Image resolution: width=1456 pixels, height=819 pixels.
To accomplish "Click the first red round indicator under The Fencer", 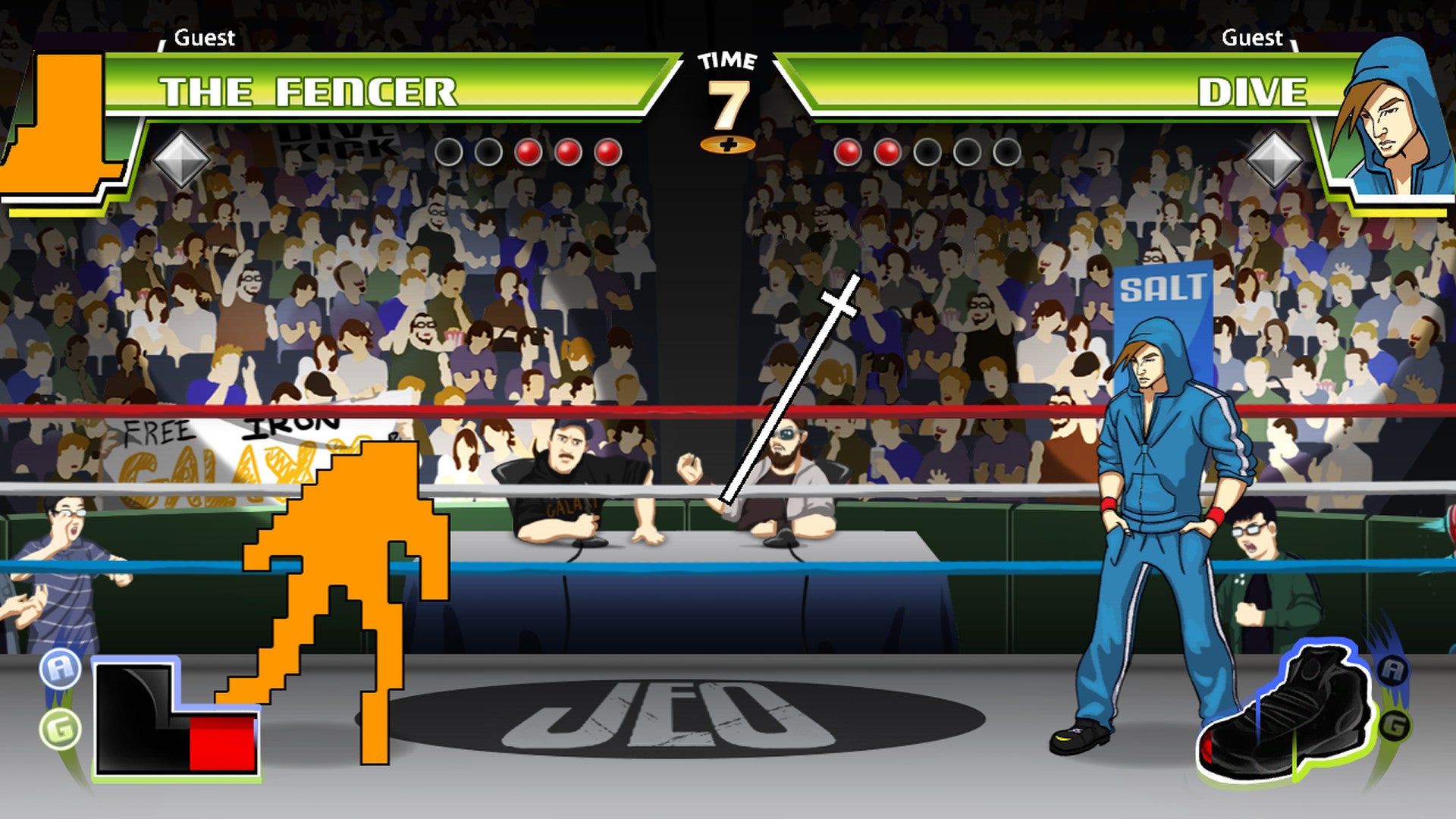I will (x=529, y=152).
